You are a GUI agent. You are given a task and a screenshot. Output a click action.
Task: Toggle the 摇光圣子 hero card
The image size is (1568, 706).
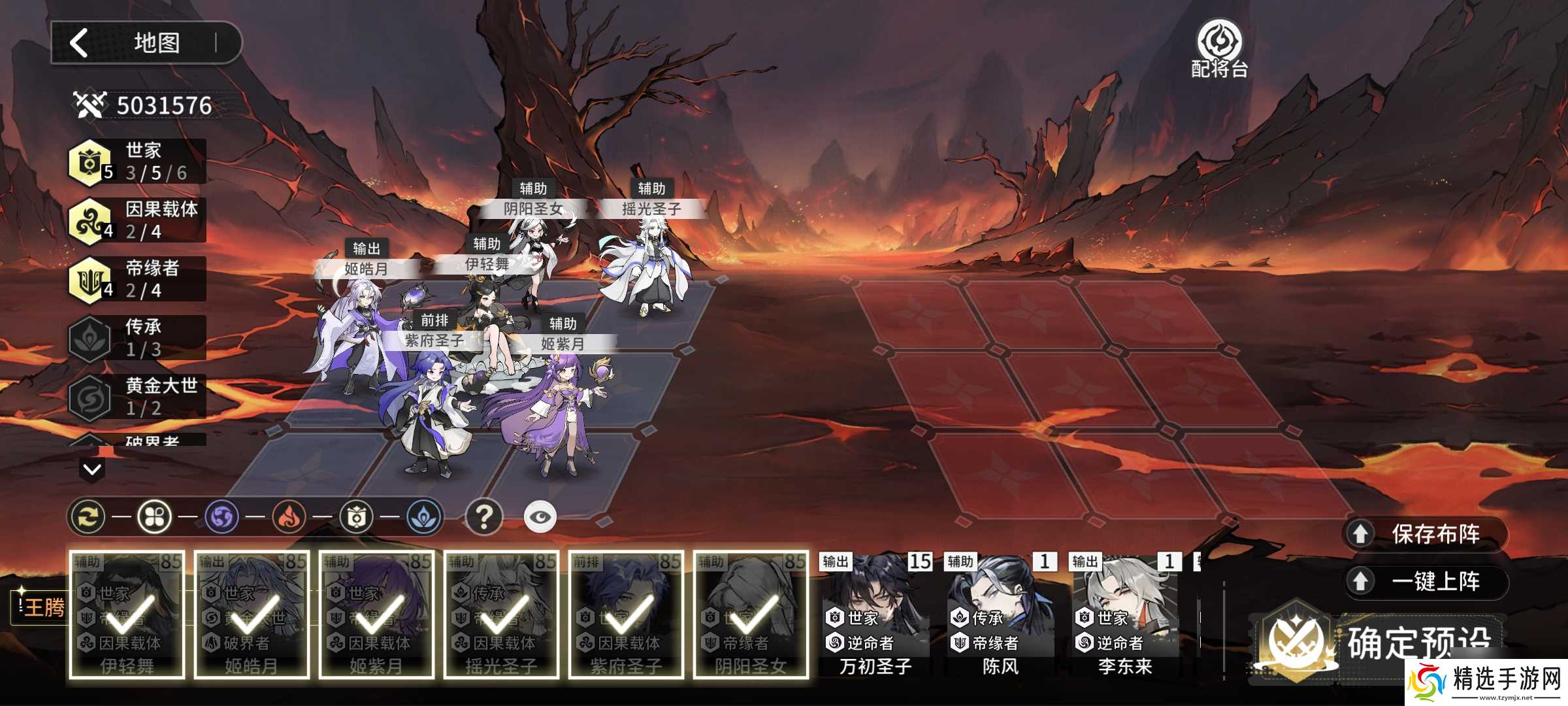[501, 614]
